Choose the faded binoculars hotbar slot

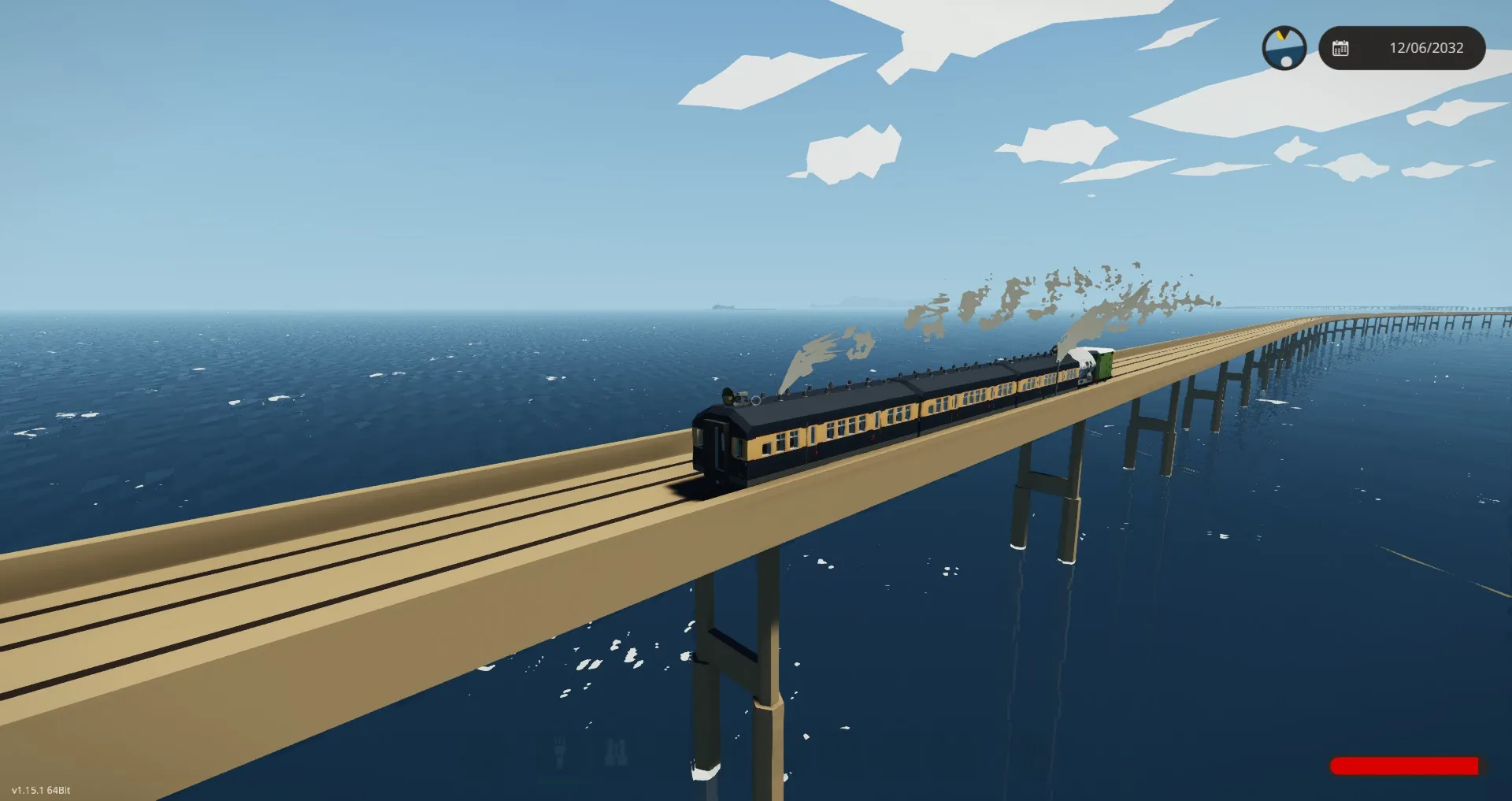[617, 753]
